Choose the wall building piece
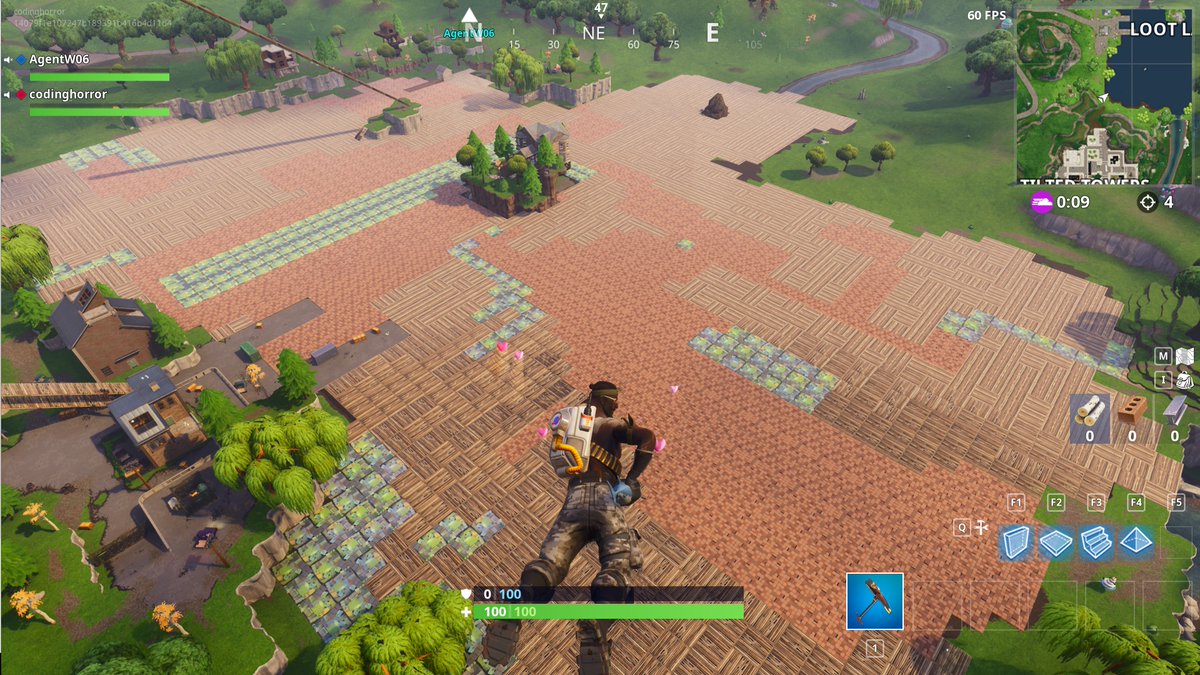This screenshot has width=1200, height=675. coord(1016,541)
